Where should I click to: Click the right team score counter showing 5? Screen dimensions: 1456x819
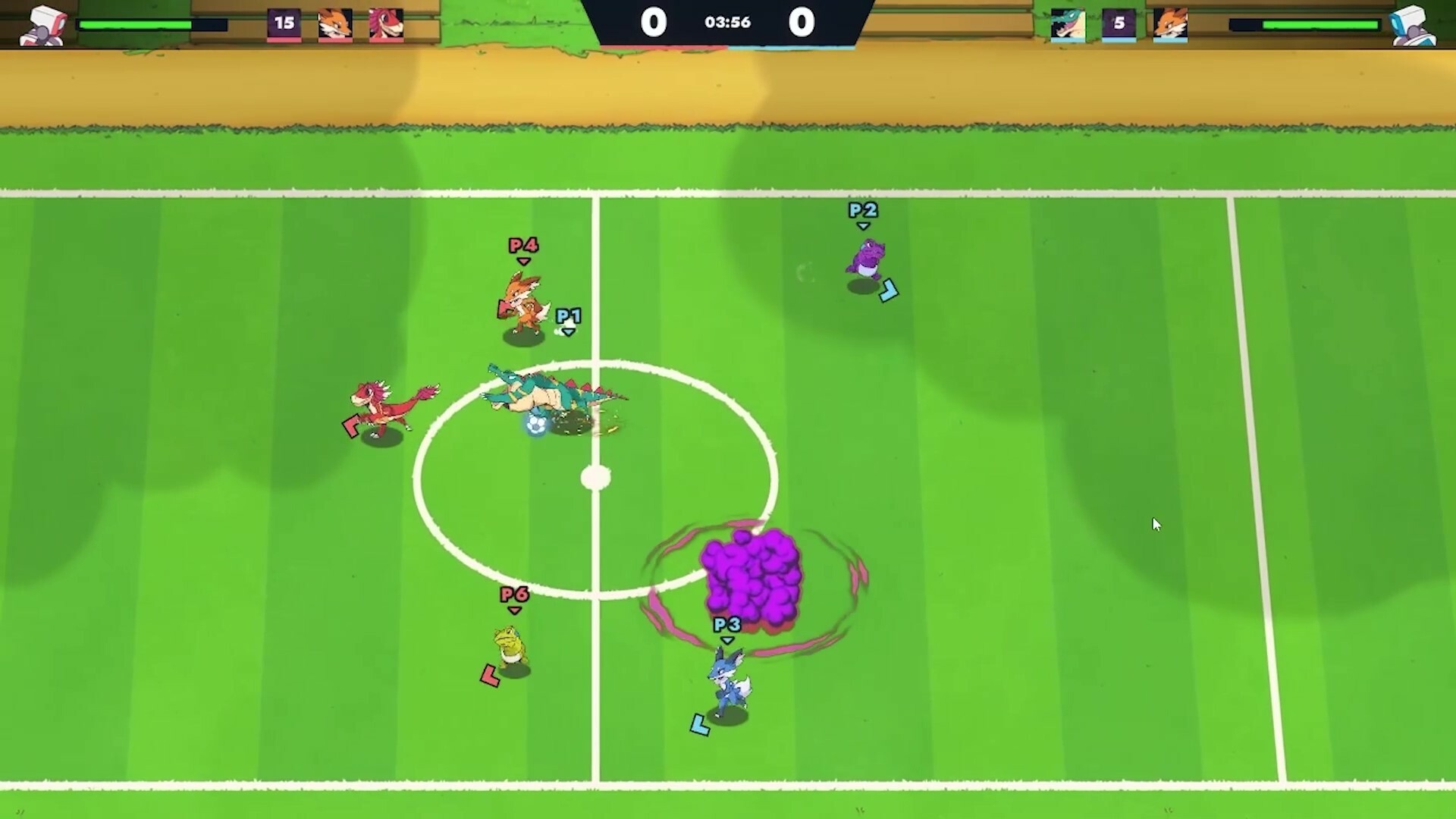pos(1119,24)
